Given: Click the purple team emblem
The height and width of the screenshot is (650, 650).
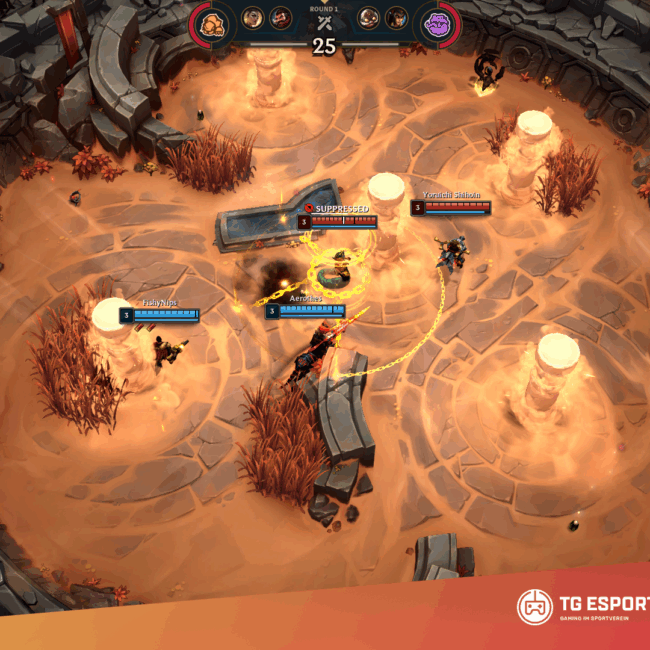Looking at the screenshot, I should (x=437, y=22).
